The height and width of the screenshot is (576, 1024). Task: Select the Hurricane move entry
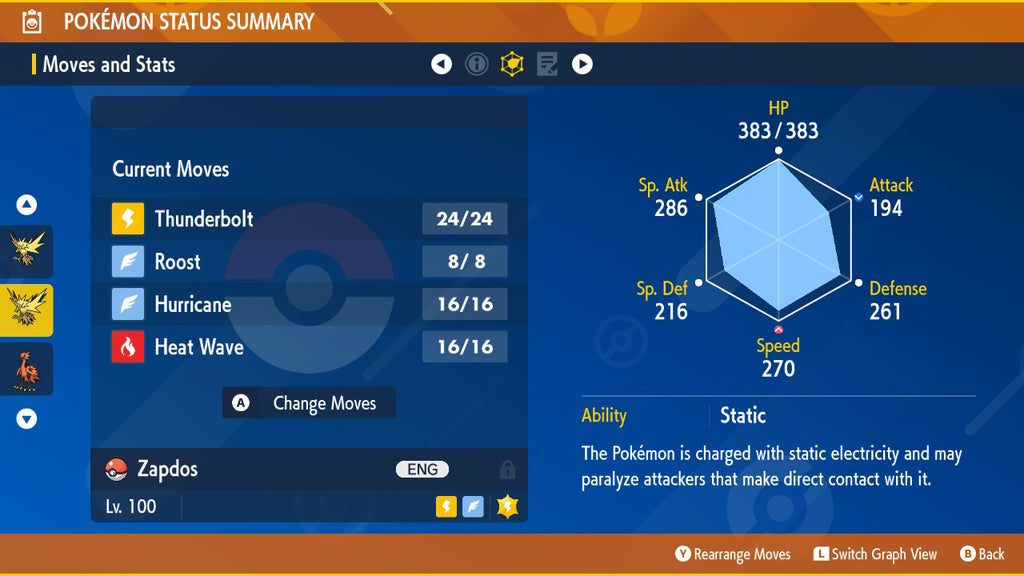coord(309,304)
